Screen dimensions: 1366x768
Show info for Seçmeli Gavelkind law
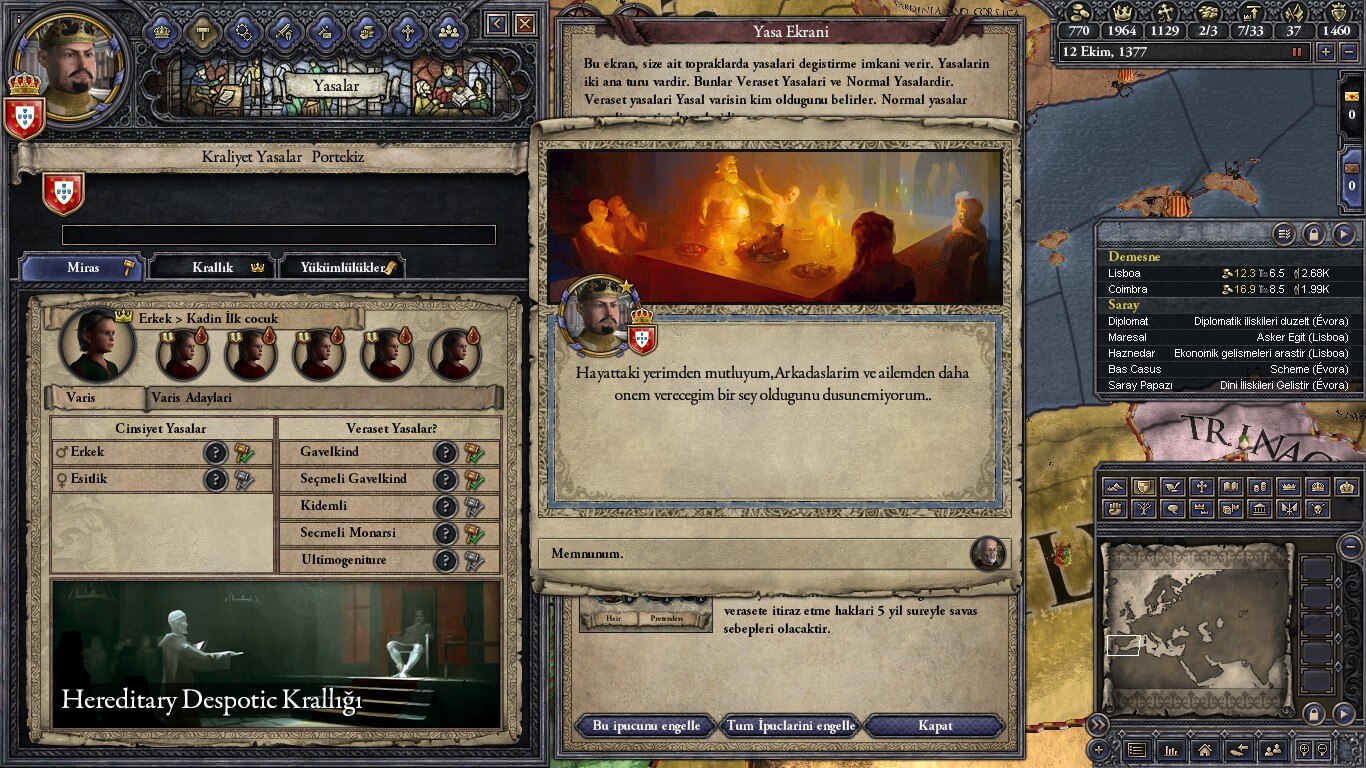coord(446,480)
